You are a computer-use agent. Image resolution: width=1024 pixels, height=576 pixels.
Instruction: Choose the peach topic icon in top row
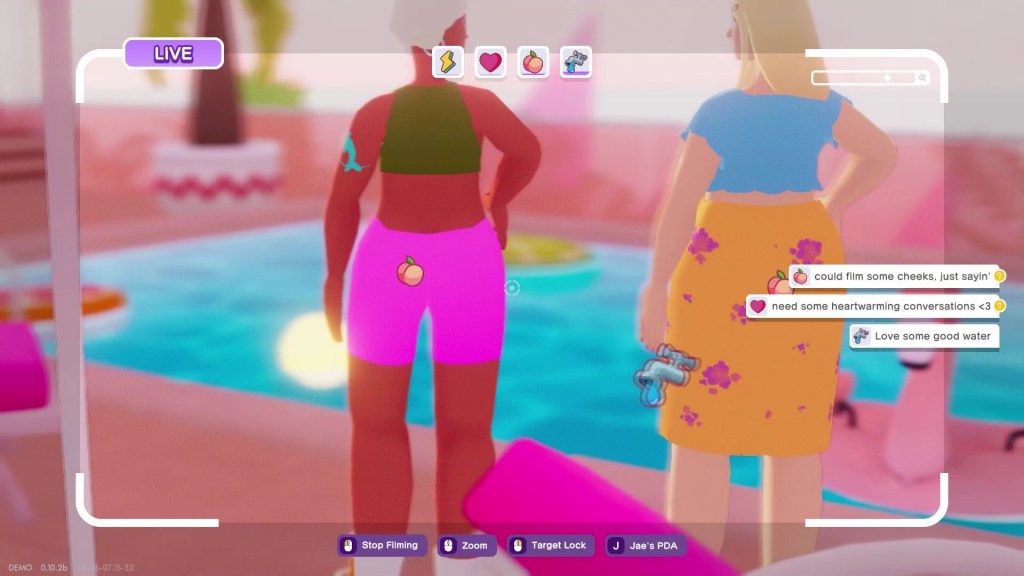pyautogui.click(x=533, y=62)
